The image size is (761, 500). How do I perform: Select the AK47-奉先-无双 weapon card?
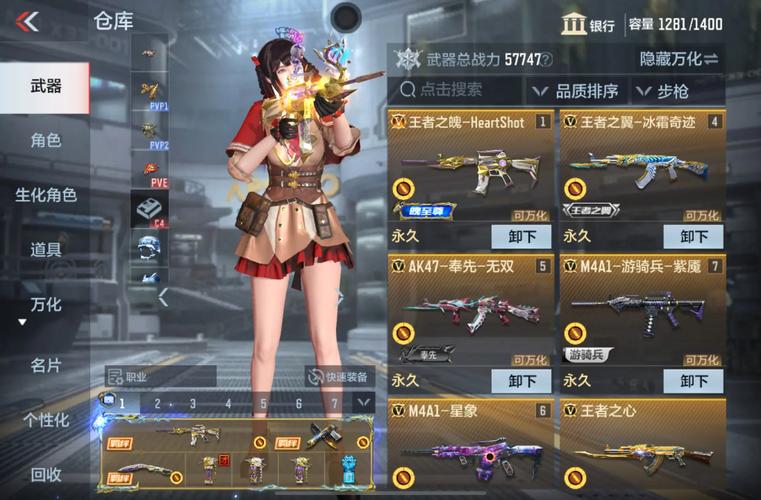pyautogui.click(x=470, y=310)
